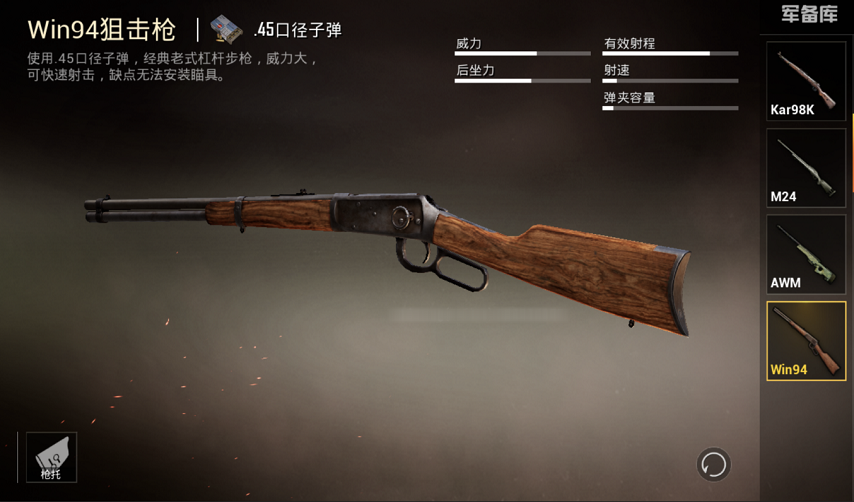Open the 枪托 stock attachment slot
Image resolution: width=854 pixels, height=502 pixels.
(x=51, y=457)
